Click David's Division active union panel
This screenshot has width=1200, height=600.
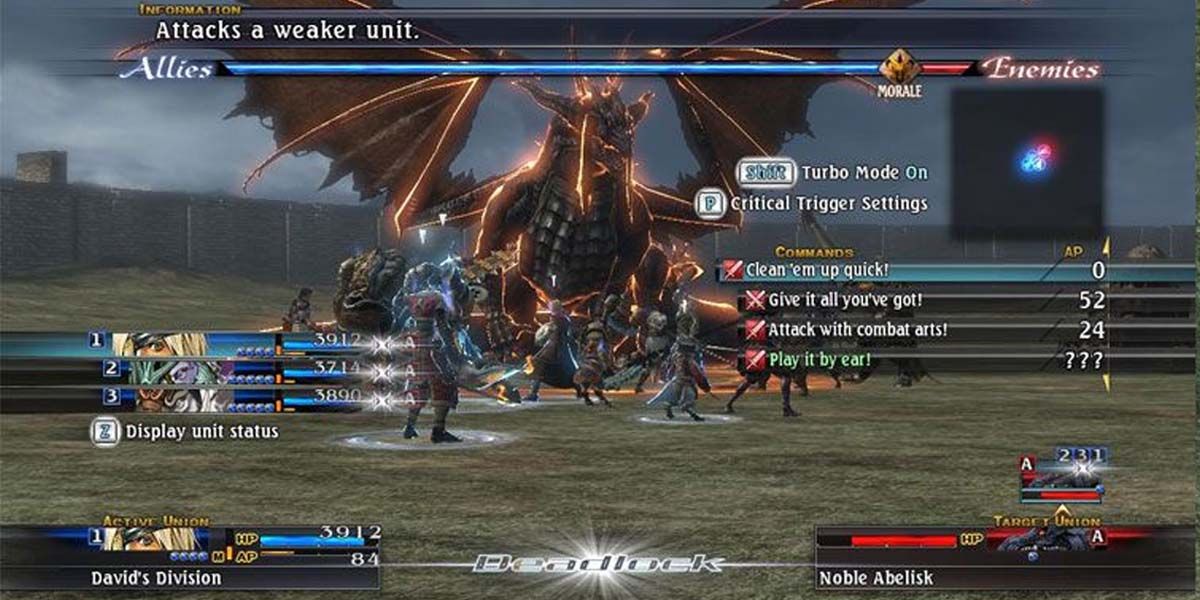[x=190, y=559]
